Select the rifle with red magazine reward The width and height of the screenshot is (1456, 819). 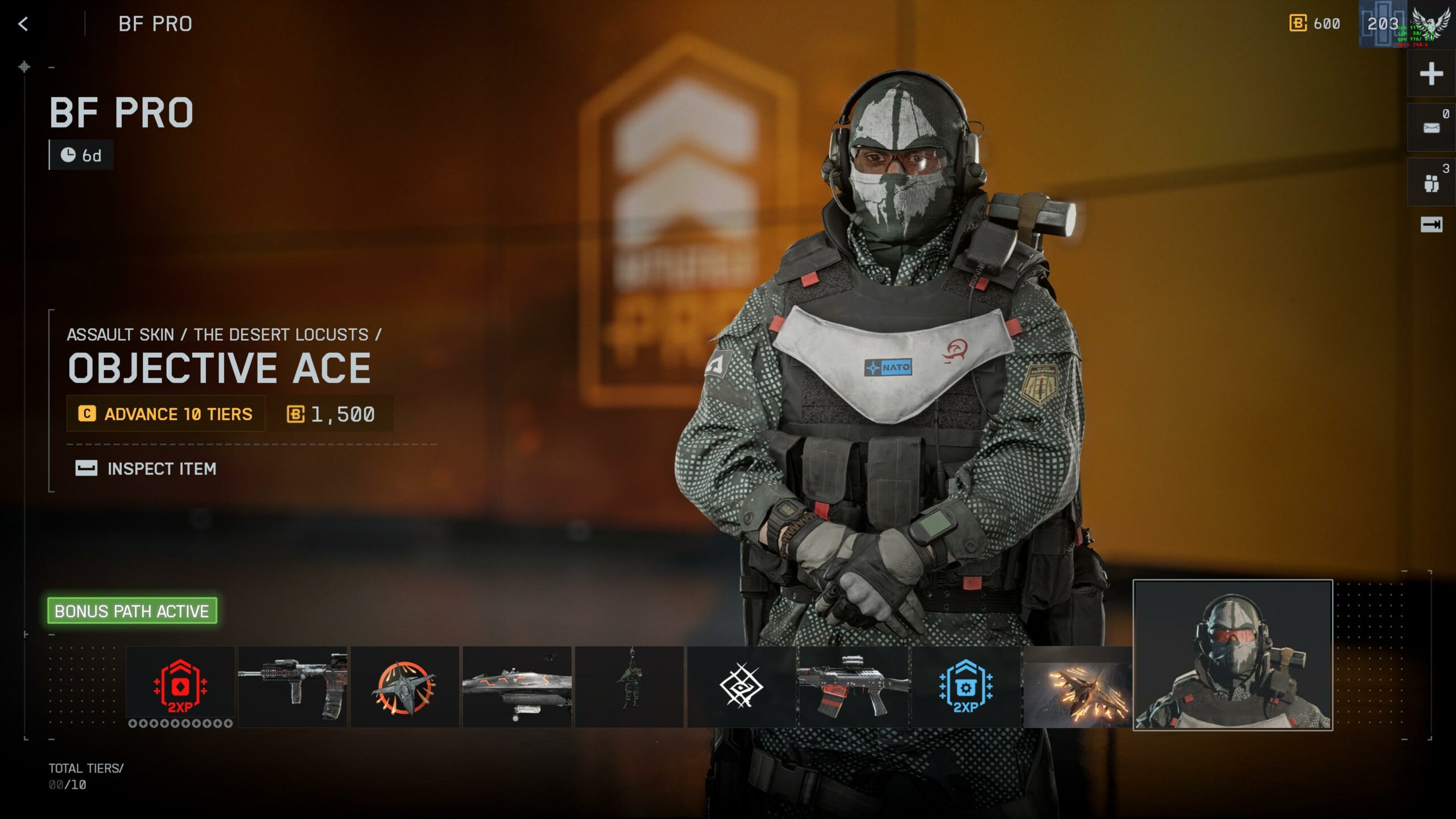(x=853, y=686)
